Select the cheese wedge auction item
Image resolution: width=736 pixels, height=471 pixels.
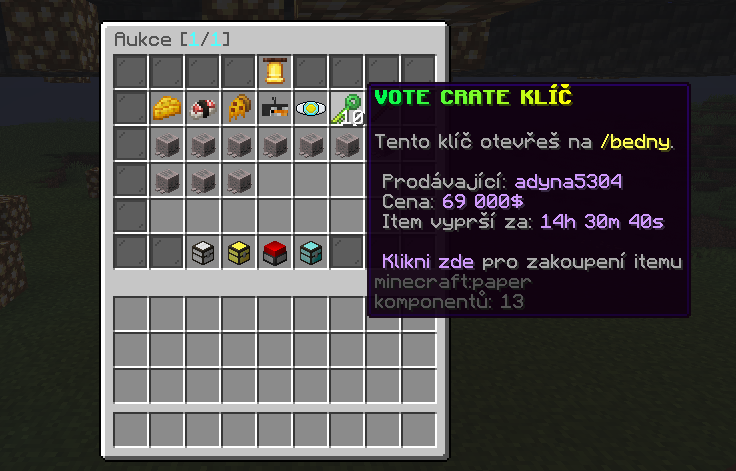point(167,107)
